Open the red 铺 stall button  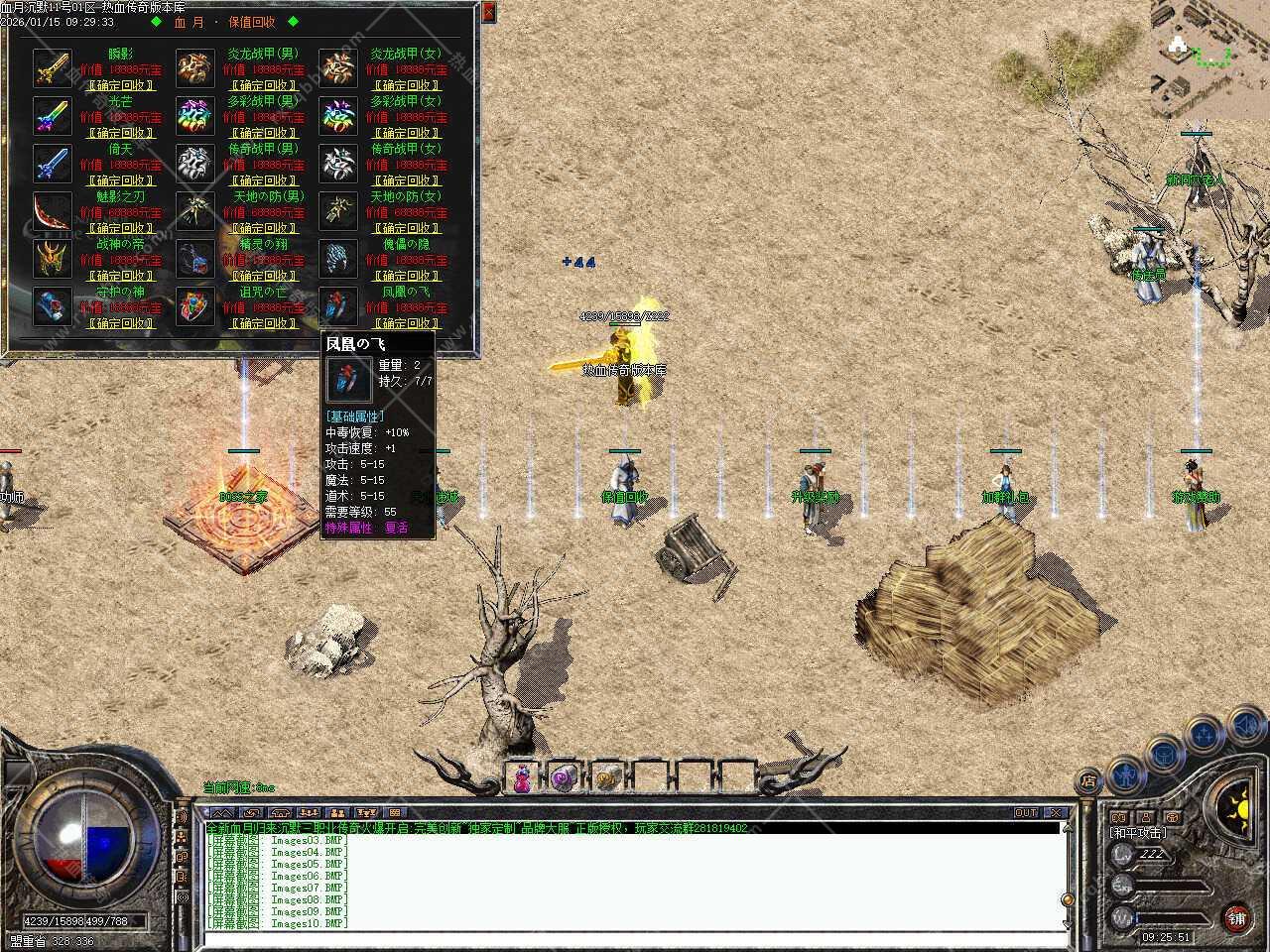[1236, 918]
